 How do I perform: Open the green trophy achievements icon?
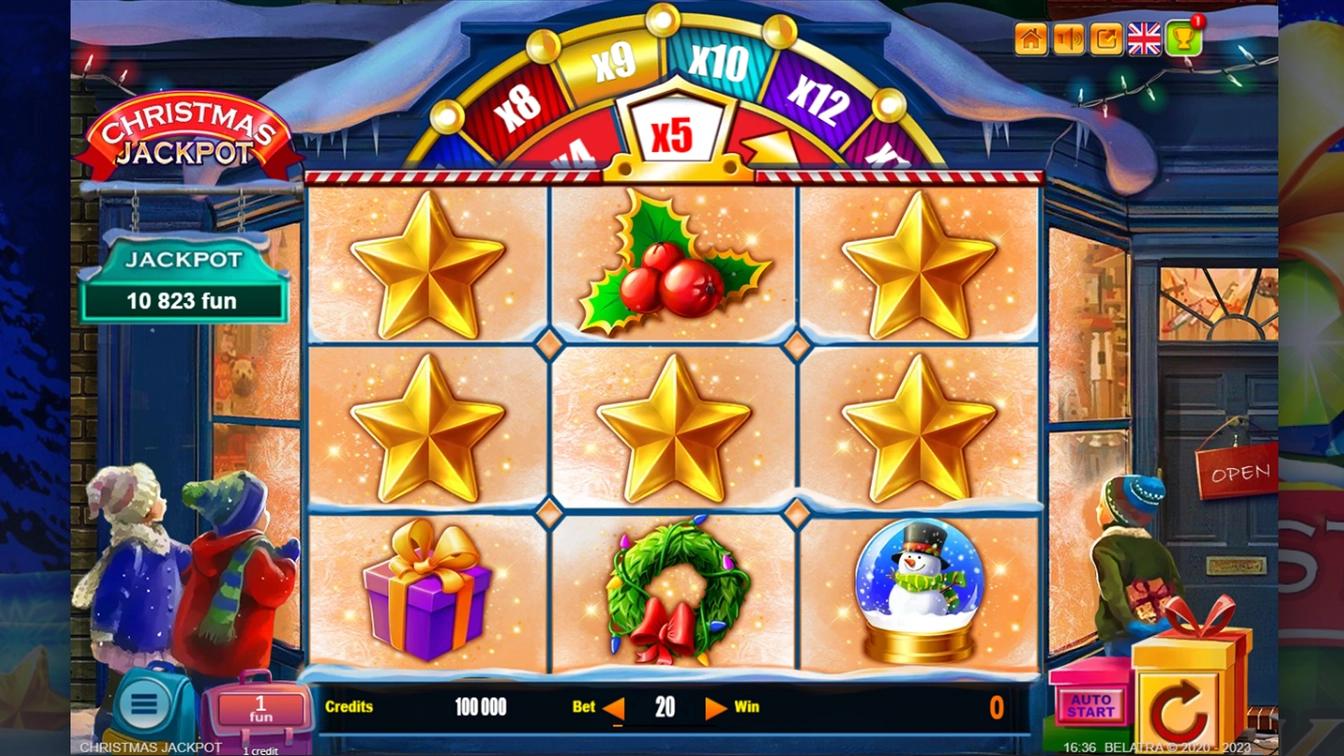click(x=1182, y=39)
